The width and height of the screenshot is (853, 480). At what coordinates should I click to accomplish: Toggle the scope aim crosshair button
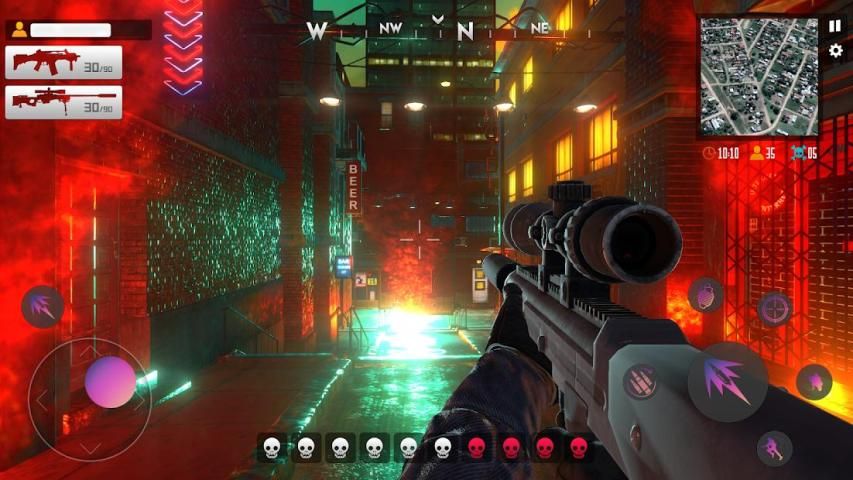pos(775,309)
